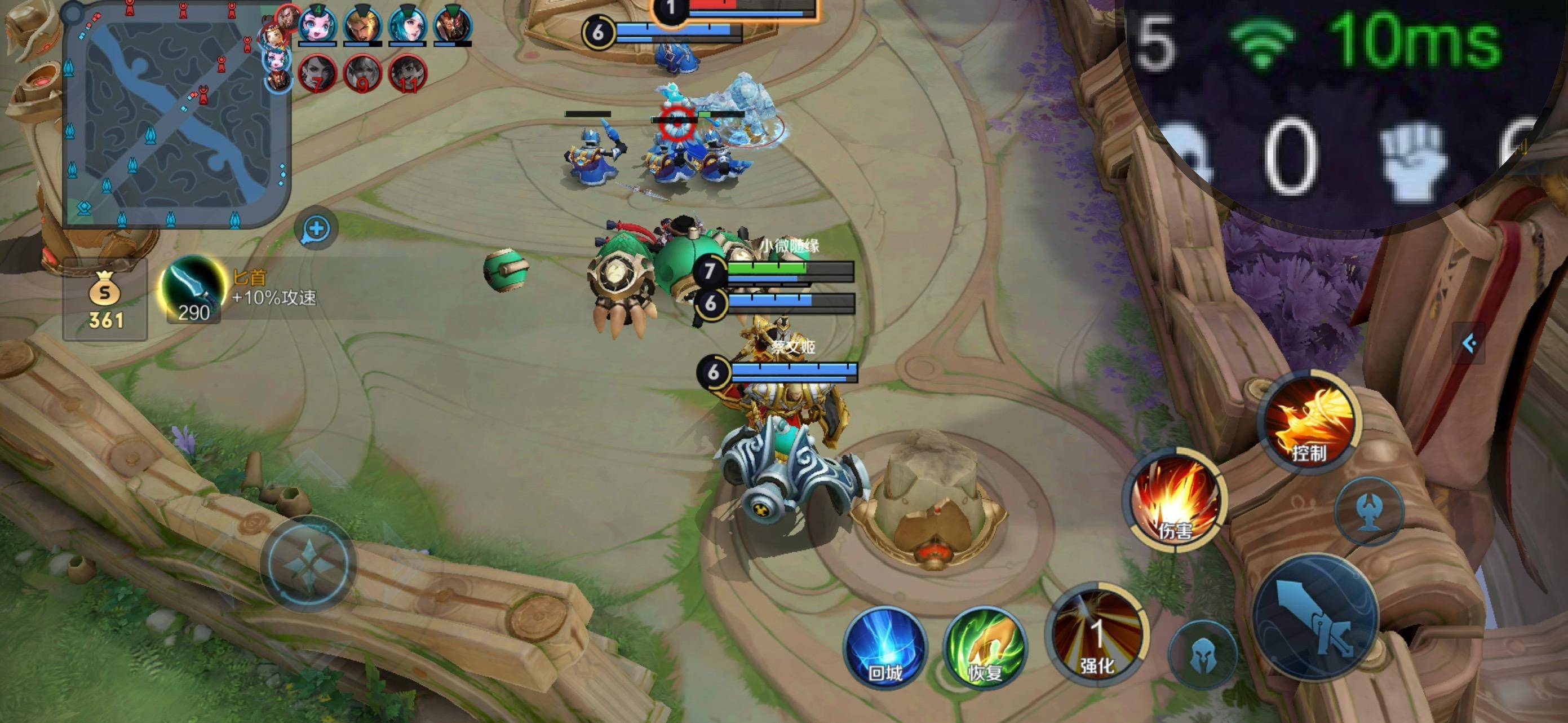Target enemy heroes with the helmet button

[1203, 655]
